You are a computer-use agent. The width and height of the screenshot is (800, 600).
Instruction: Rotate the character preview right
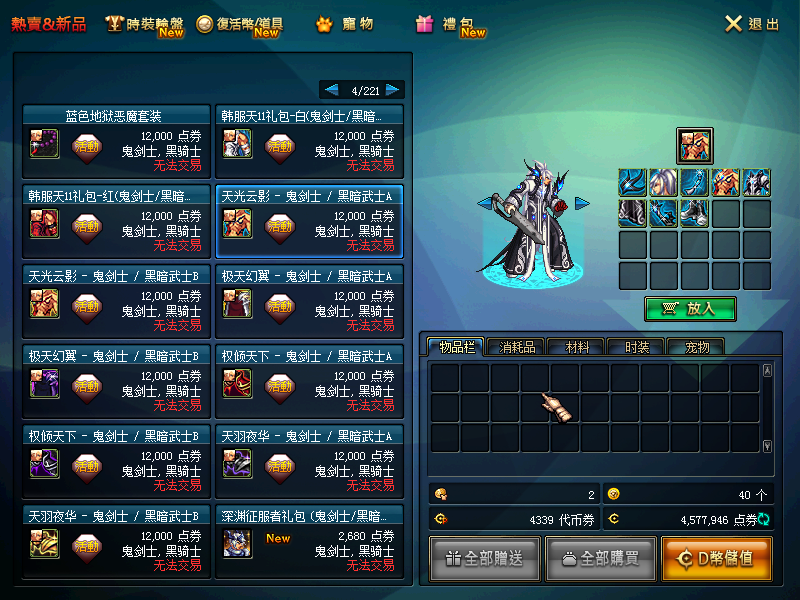click(x=582, y=204)
